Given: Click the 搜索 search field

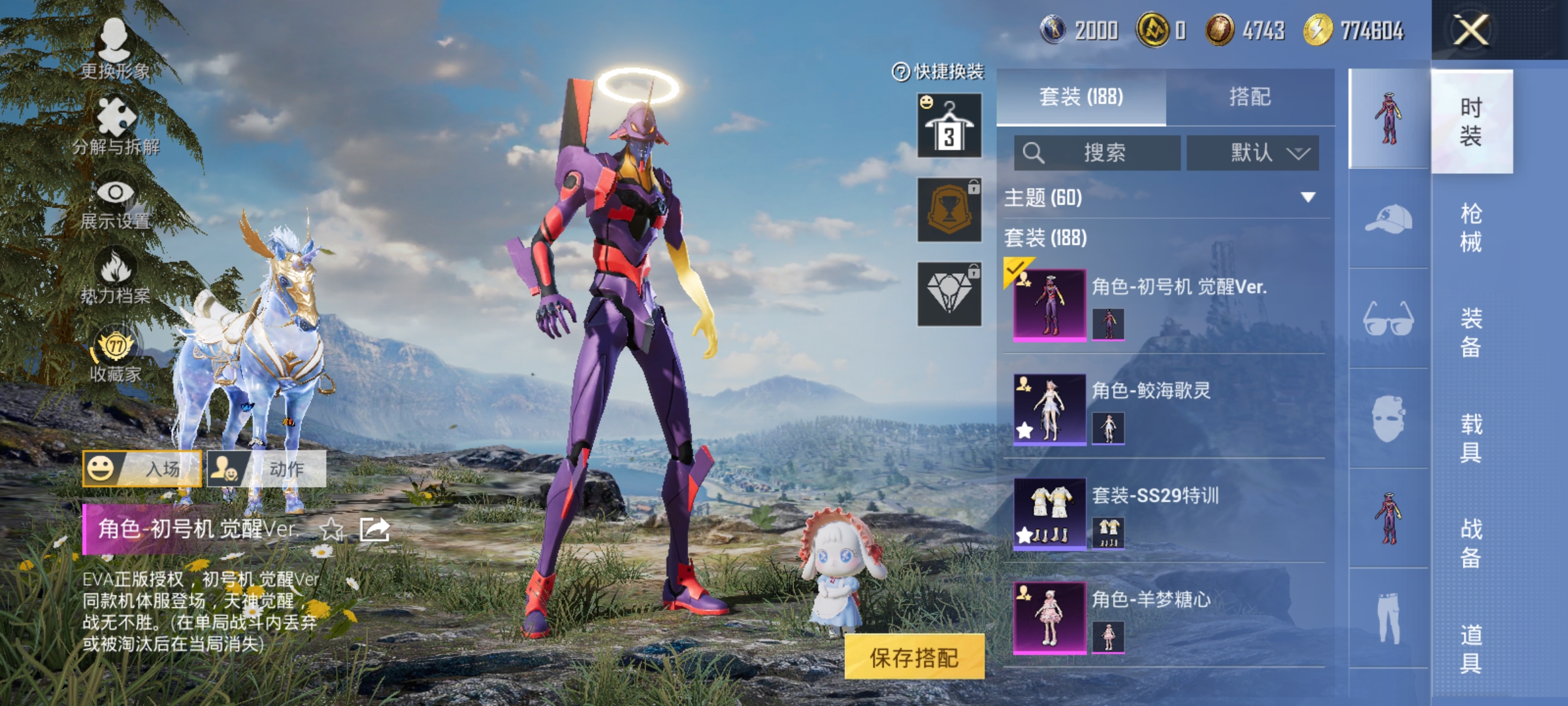Looking at the screenshot, I should tap(1098, 154).
